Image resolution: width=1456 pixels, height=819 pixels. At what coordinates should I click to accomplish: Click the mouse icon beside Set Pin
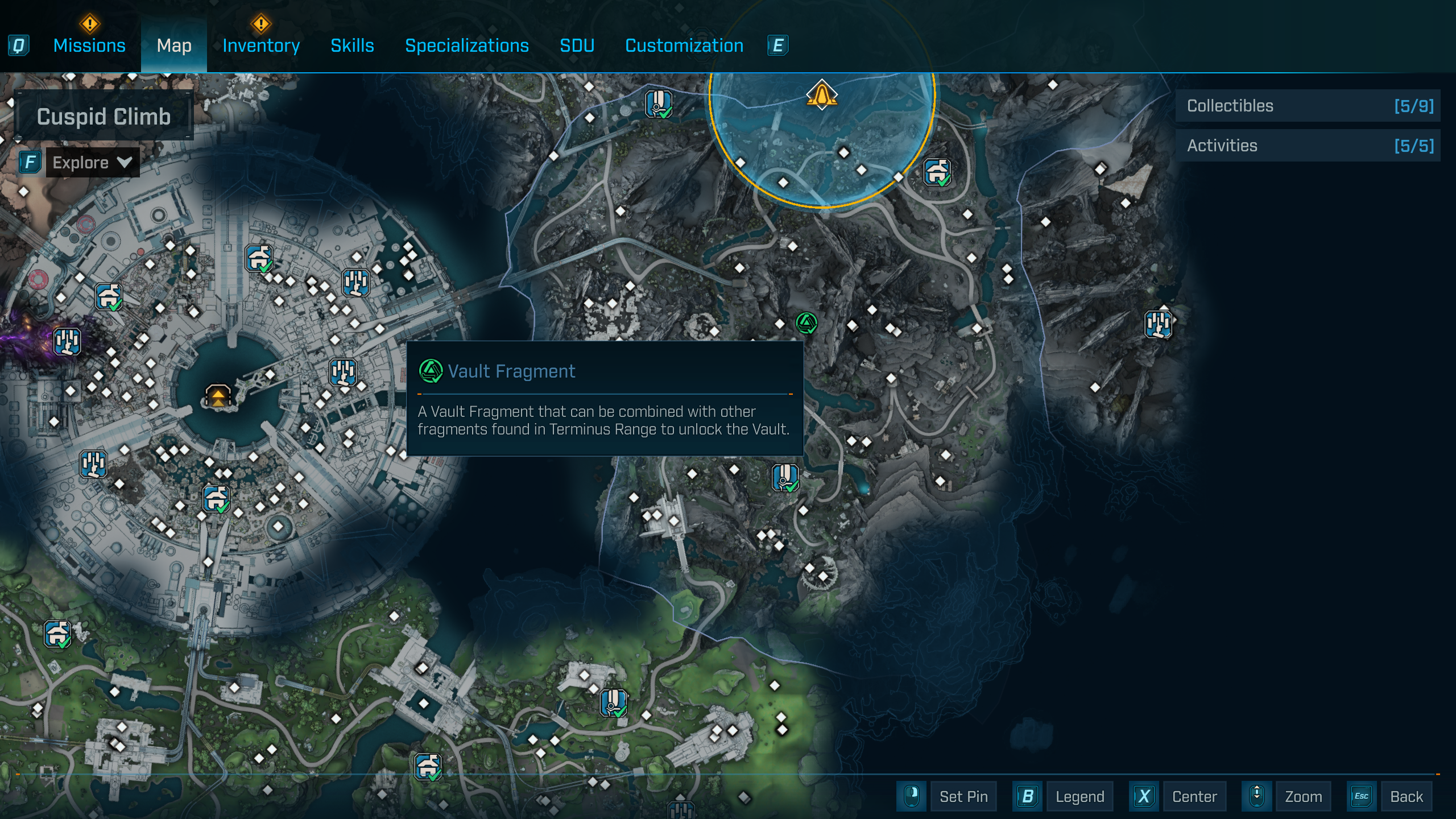click(911, 796)
